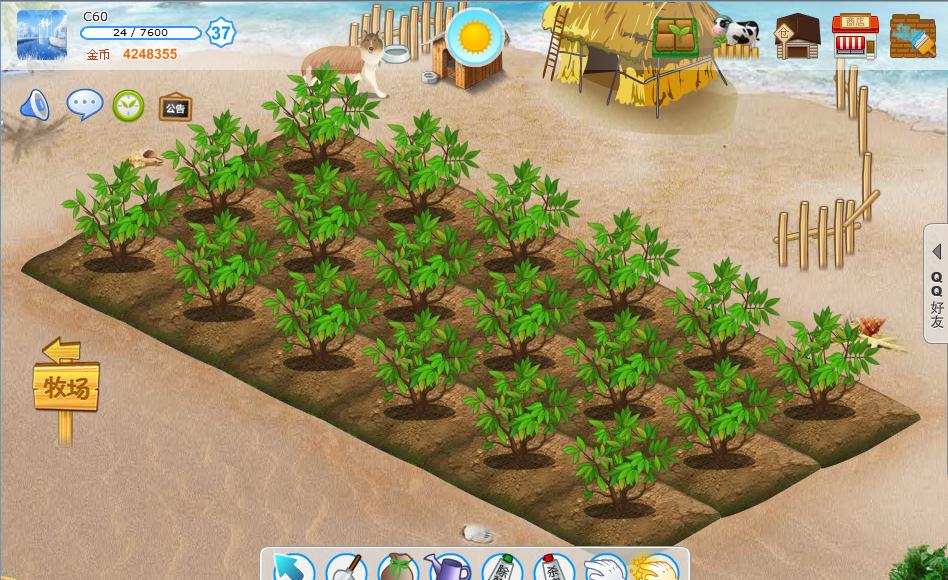Screen dimensions: 948x580
Task: Click the sun weather icon
Action: [475, 37]
